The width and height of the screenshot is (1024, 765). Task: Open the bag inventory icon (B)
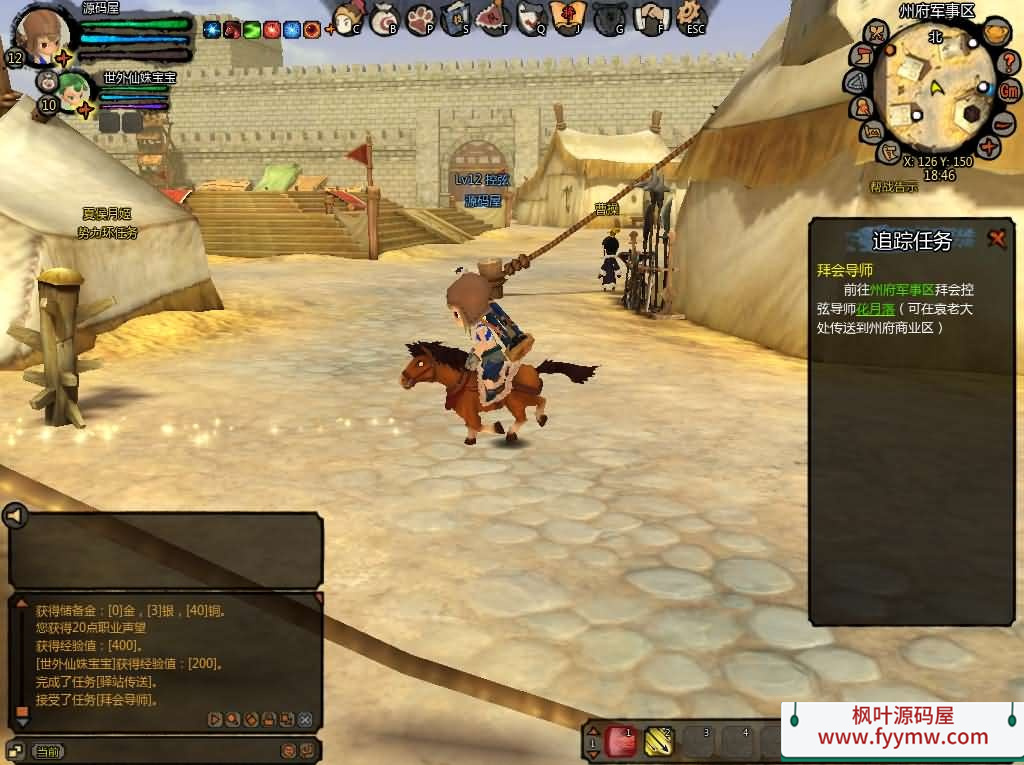coord(385,18)
